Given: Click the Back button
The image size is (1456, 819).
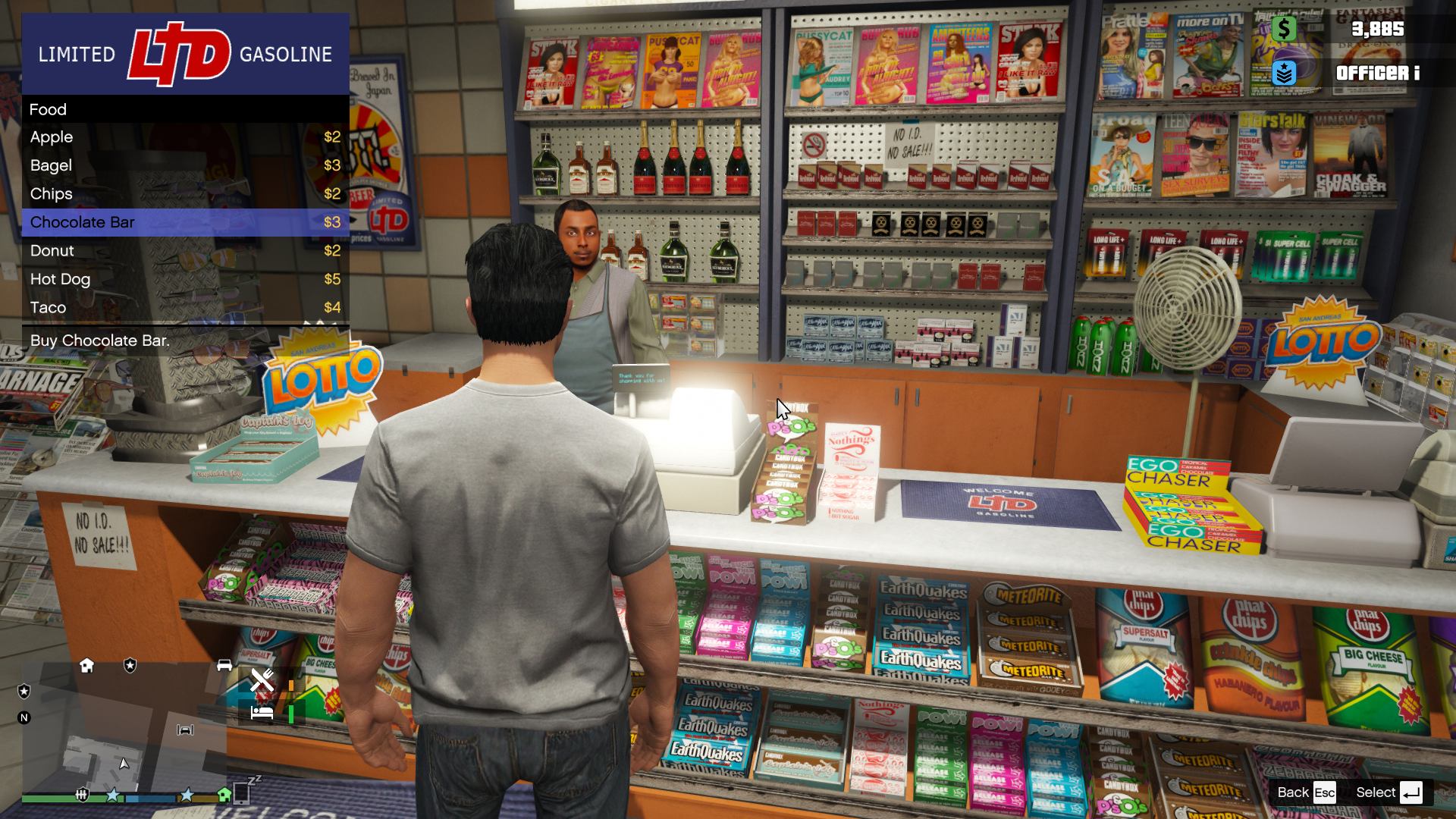Looking at the screenshot, I should 1306,792.
